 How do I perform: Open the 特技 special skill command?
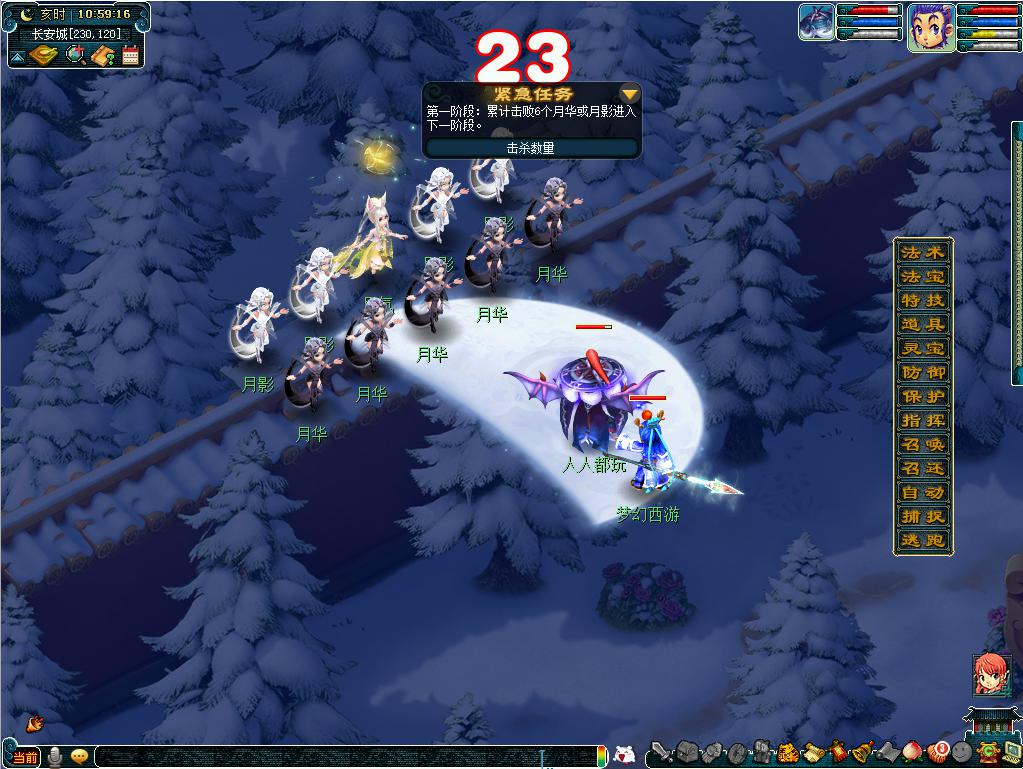922,301
